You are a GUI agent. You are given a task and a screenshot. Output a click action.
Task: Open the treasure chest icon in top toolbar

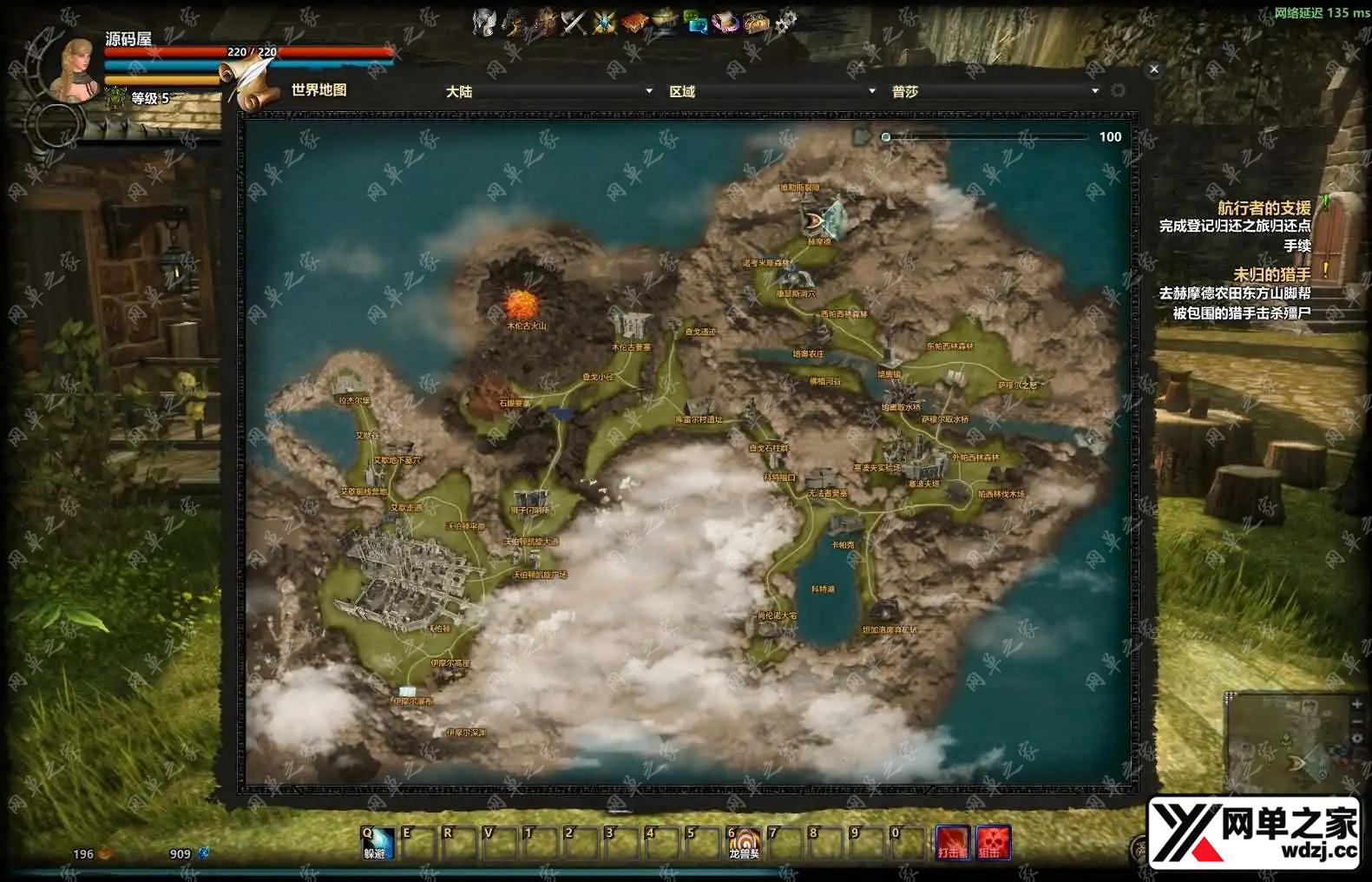(756, 23)
